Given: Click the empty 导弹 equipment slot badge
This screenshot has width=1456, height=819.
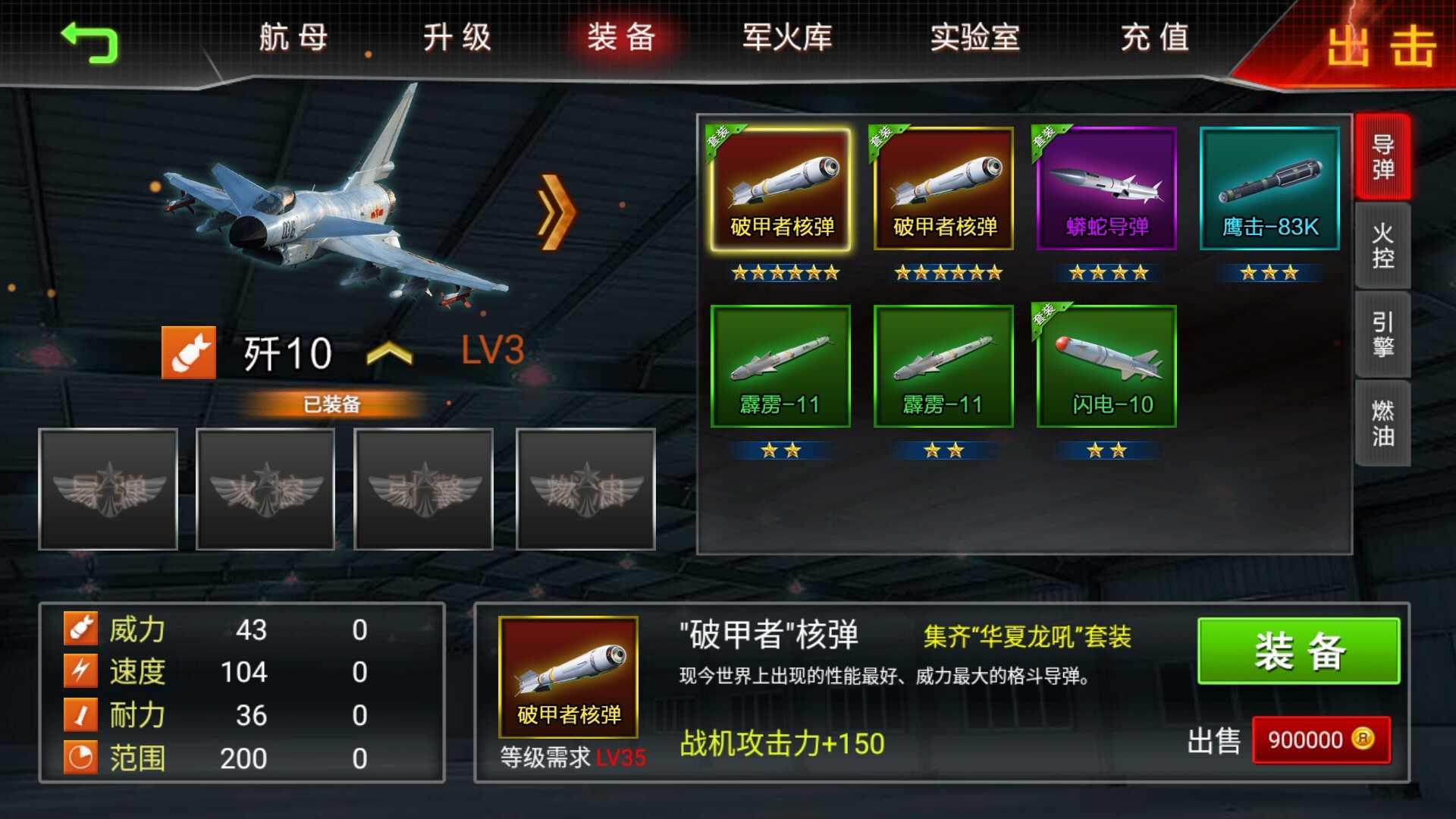Looking at the screenshot, I should point(110,489).
